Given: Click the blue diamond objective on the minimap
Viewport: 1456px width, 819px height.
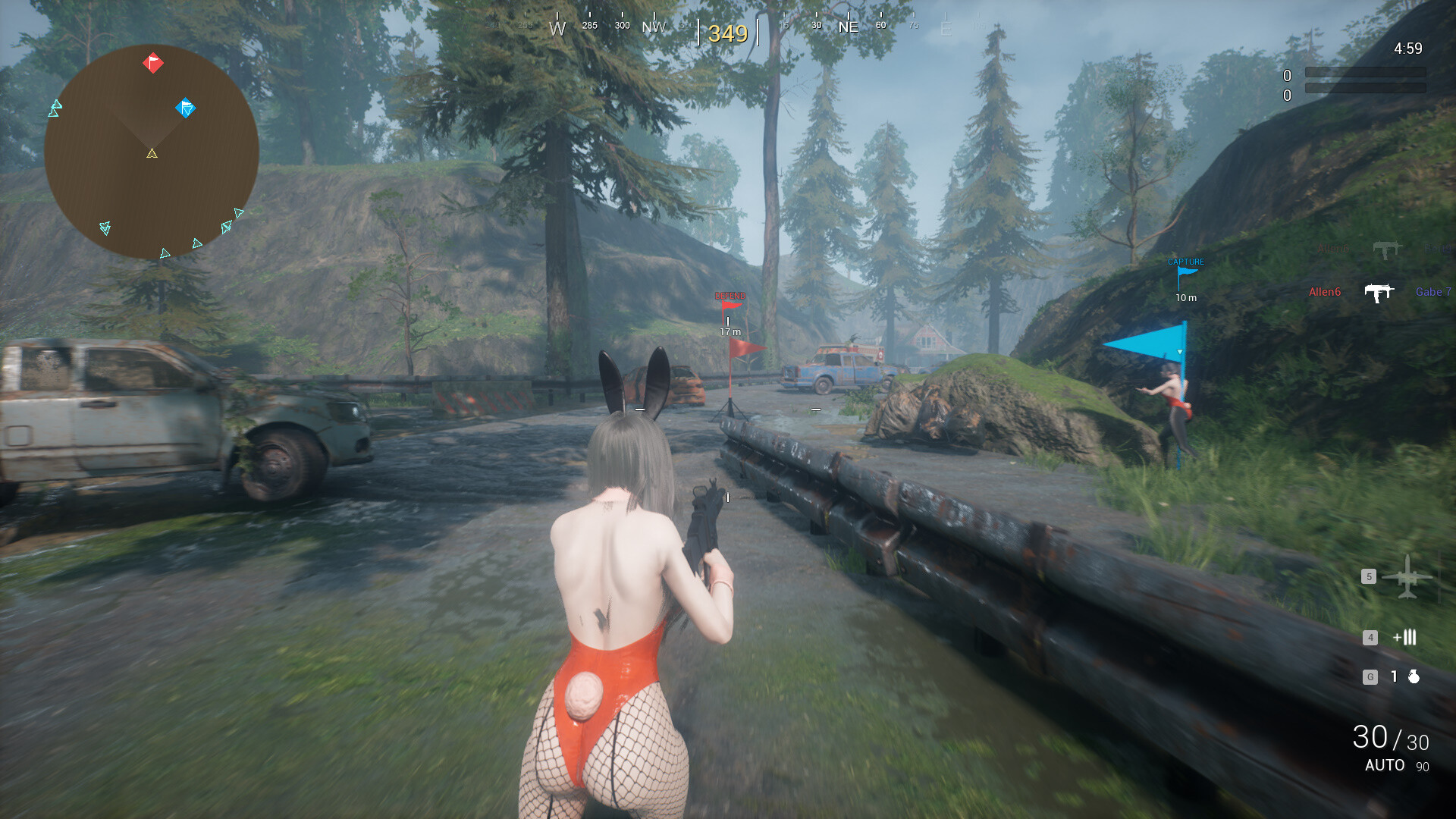Looking at the screenshot, I should (x=184, y=108).
